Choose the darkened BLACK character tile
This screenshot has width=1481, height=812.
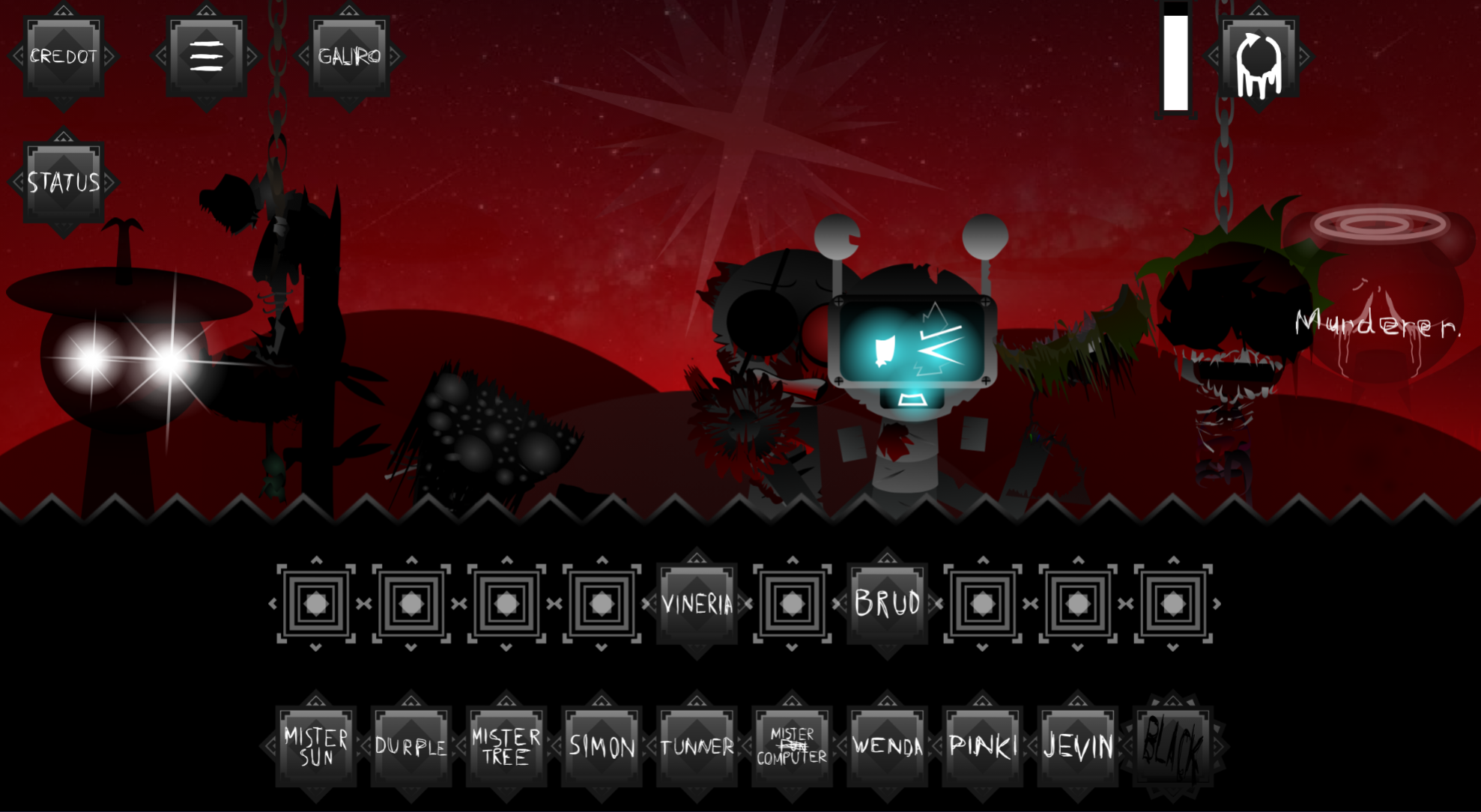pos(1173,746)
